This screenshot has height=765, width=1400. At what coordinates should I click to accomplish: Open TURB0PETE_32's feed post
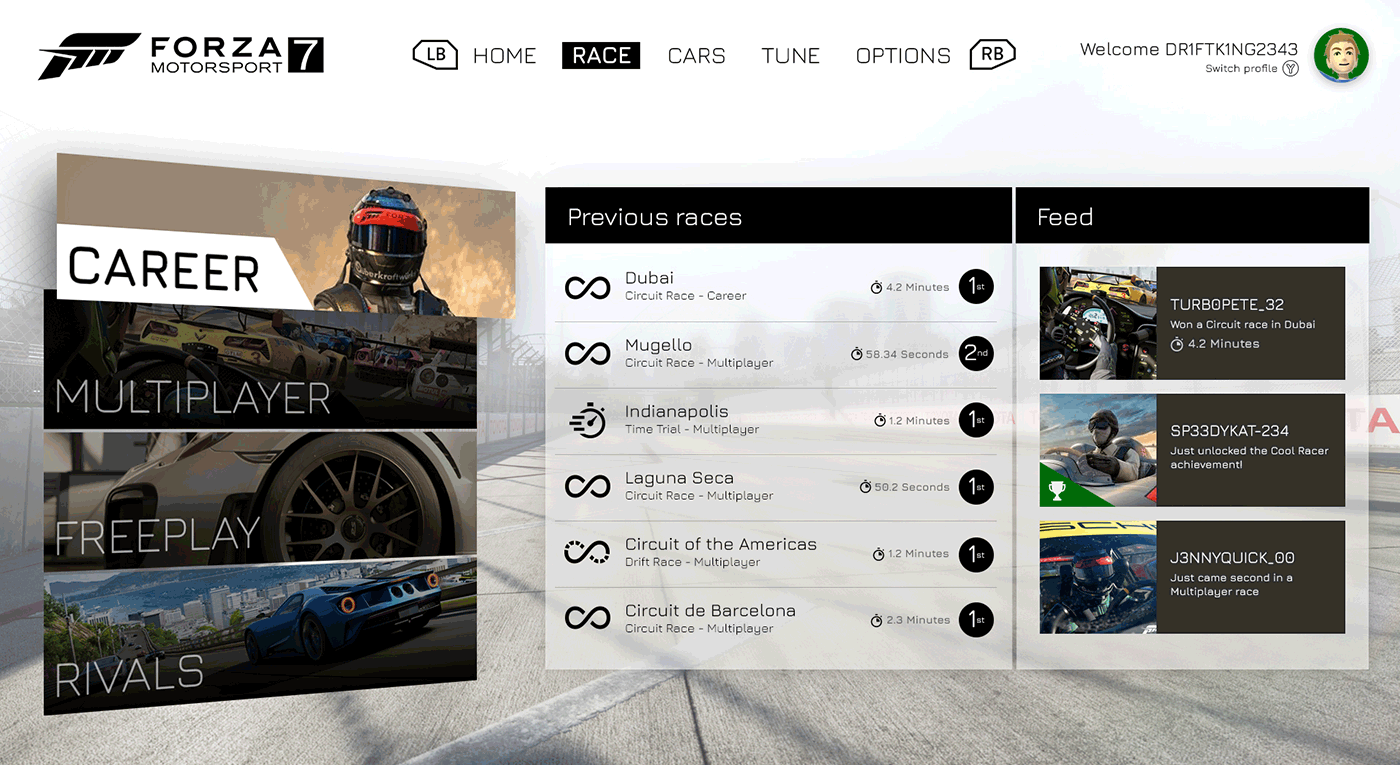(x=1192, y=323)
